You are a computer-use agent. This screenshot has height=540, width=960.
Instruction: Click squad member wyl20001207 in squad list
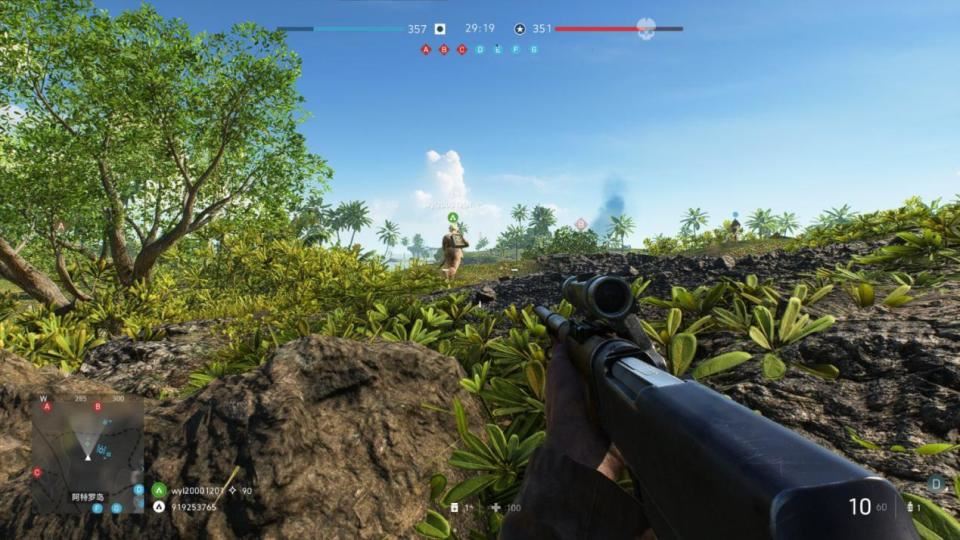coord(200,490)
